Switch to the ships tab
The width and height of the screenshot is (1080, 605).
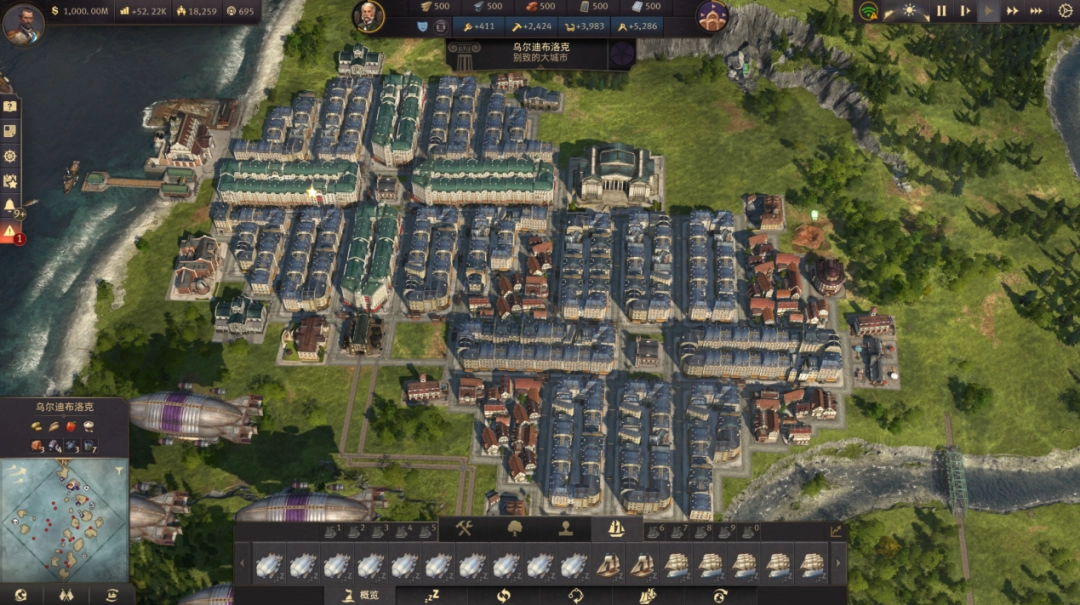[615, 529]
